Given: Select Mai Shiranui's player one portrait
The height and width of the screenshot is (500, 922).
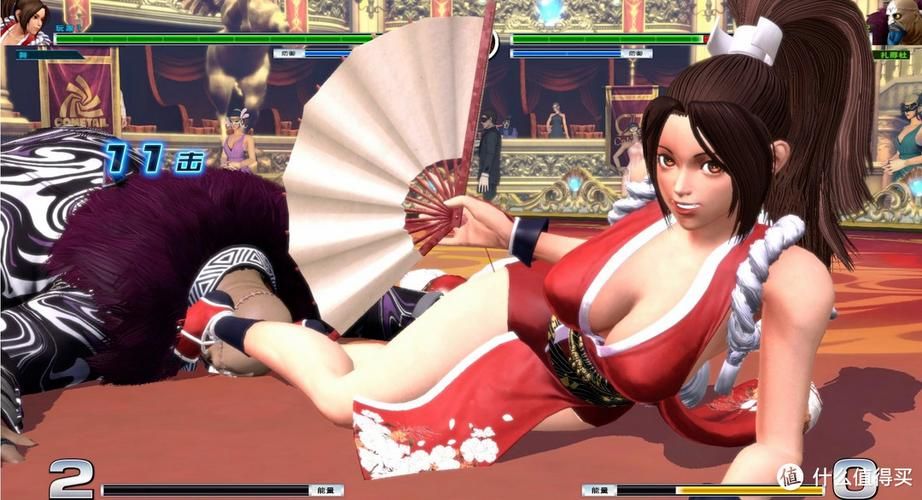Looking at the screenshot, I should click(24, 20).
